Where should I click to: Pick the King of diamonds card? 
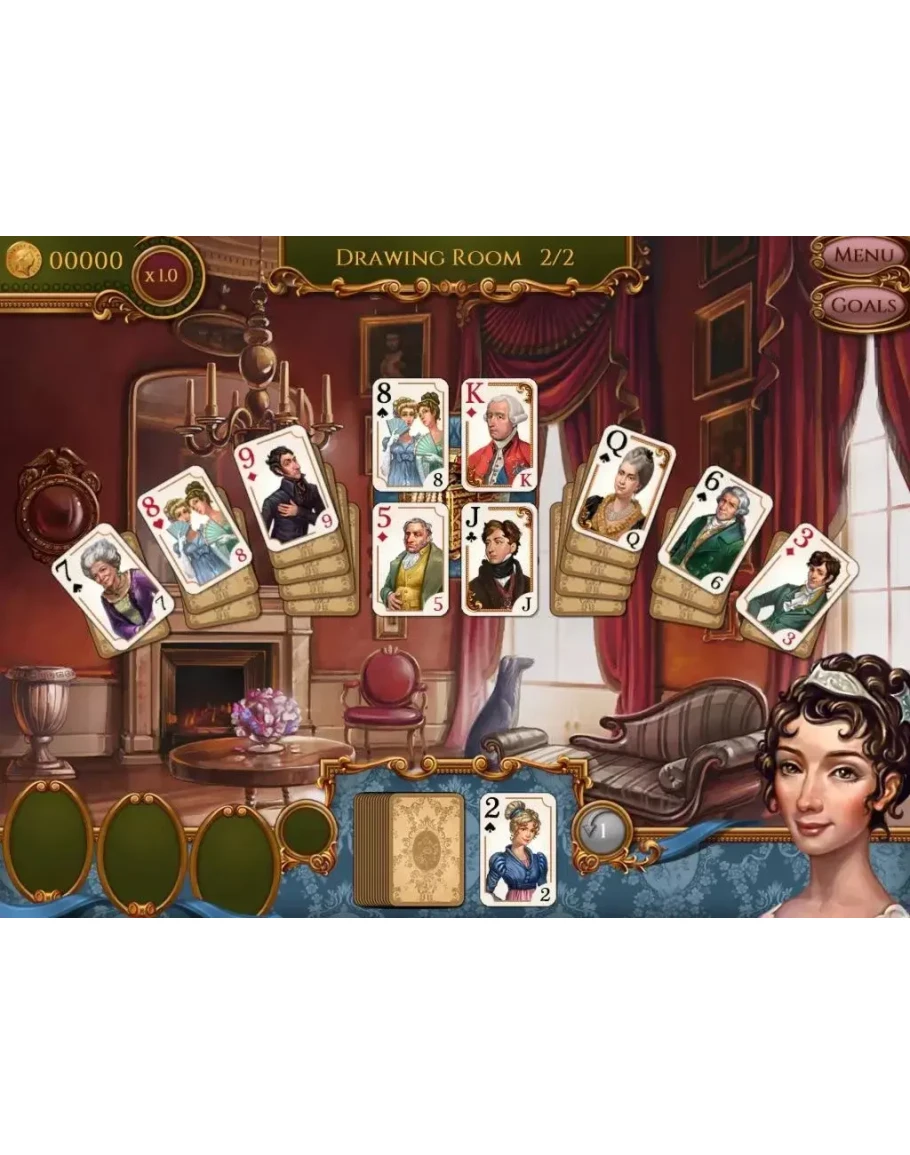click(499, 434)
